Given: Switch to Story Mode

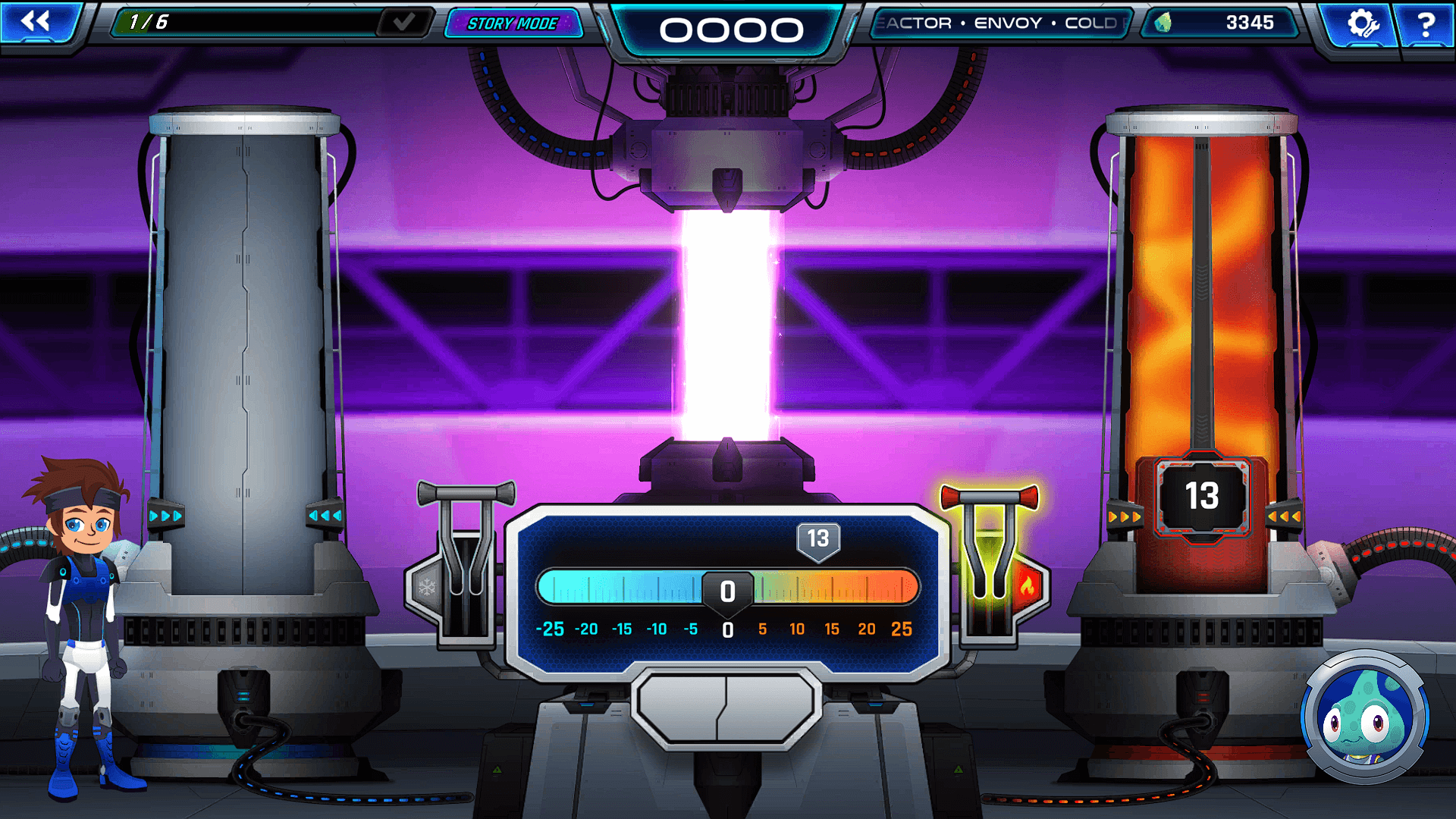Looking at the screenshot, I should 513,23.
